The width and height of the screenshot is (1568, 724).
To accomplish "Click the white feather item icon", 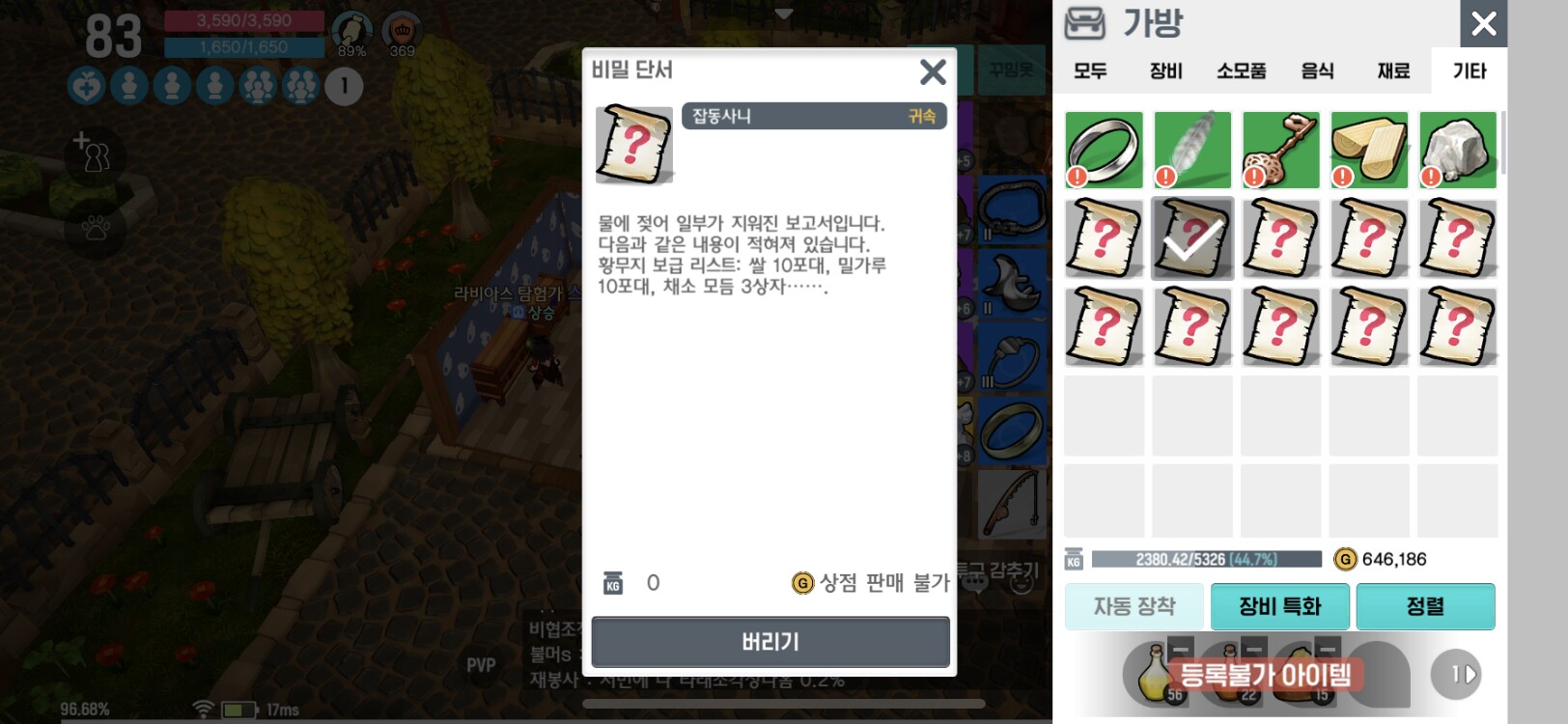I will 1192,150.
